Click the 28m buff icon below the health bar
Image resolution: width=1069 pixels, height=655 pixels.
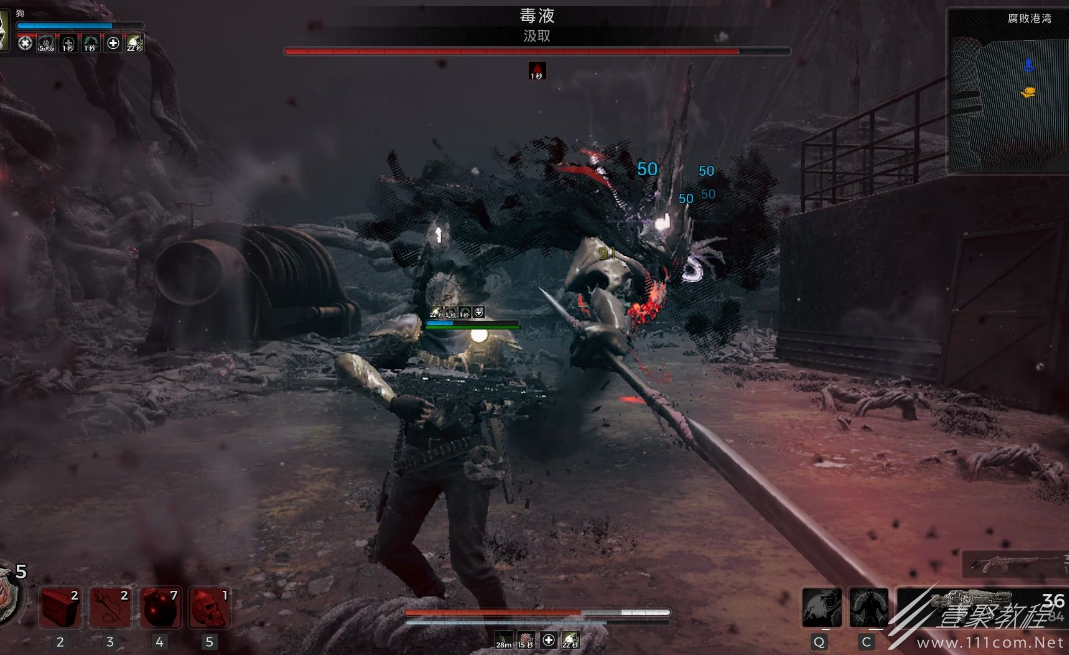tap(503, 640)
